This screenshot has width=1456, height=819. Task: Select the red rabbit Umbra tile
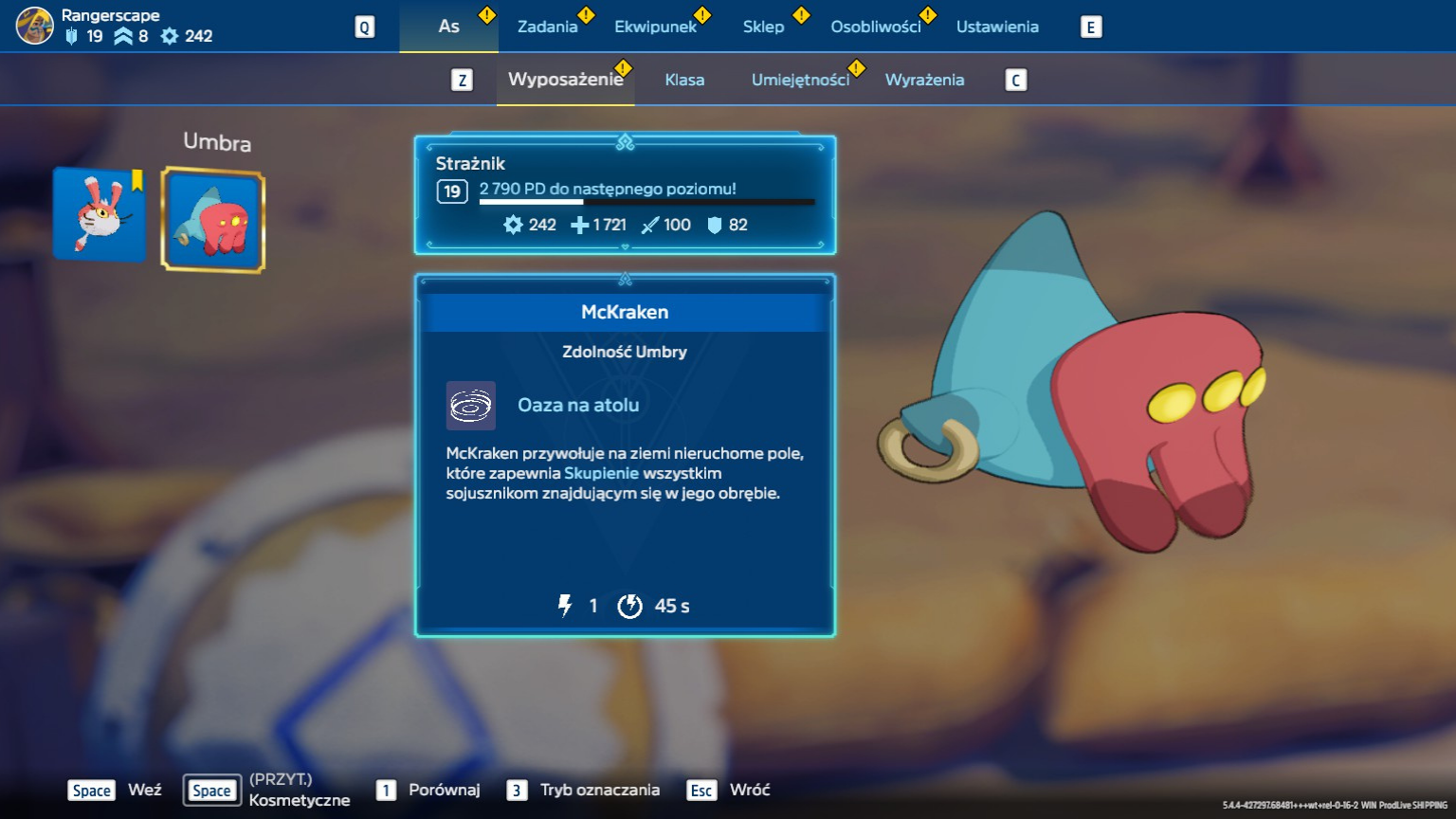(x=100, y=214)
